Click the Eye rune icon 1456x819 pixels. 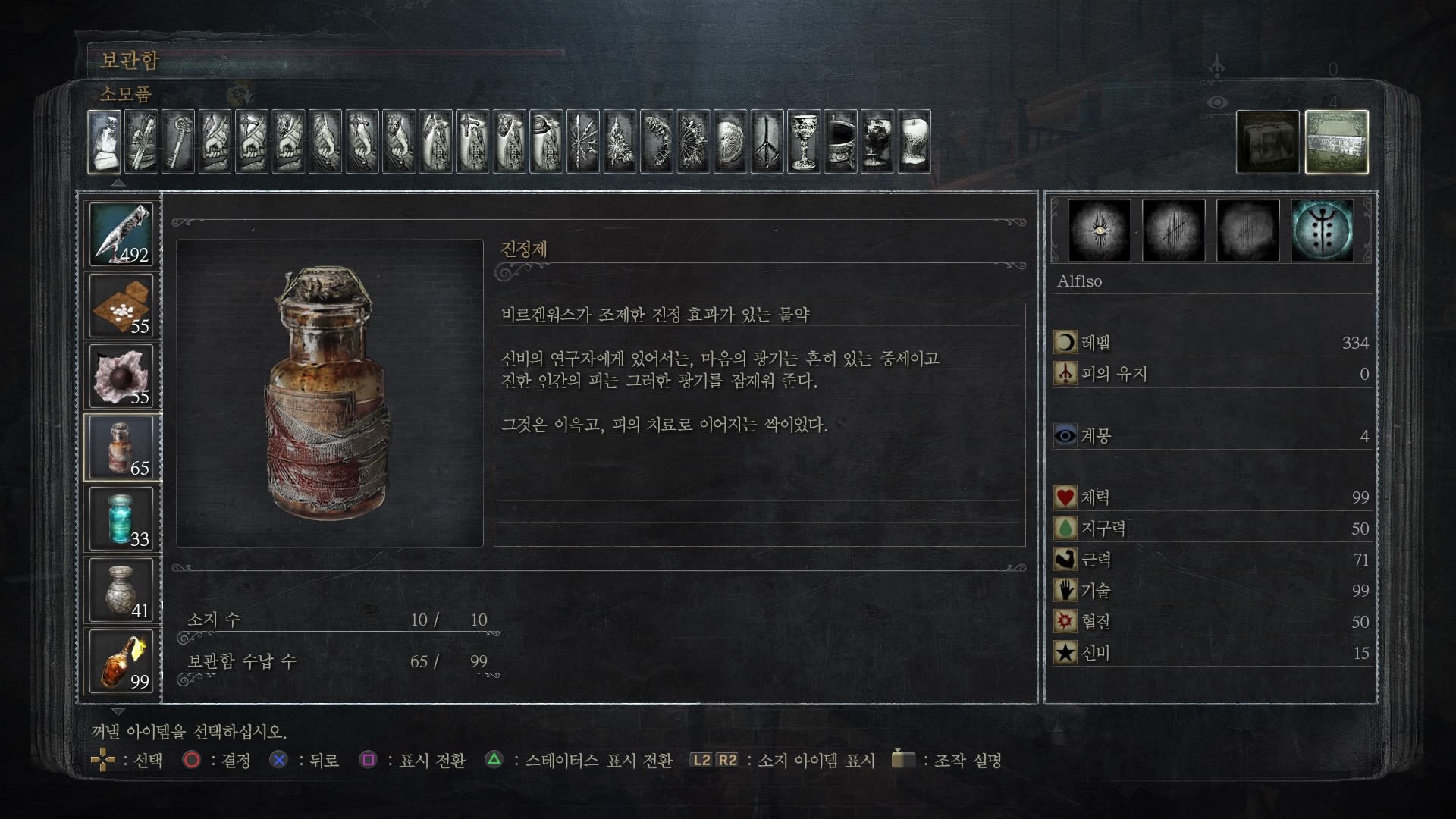tap(1099, 231)
